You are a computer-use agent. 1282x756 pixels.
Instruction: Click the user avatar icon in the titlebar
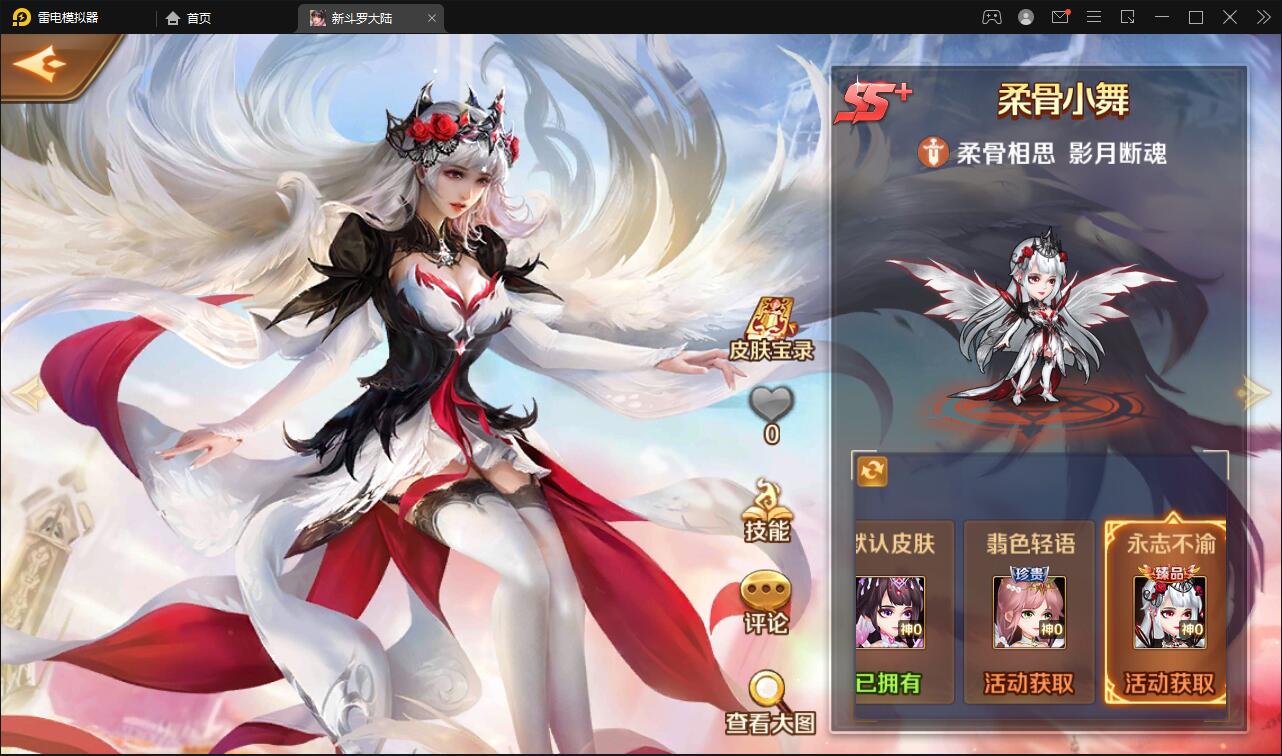(1025, 17)
